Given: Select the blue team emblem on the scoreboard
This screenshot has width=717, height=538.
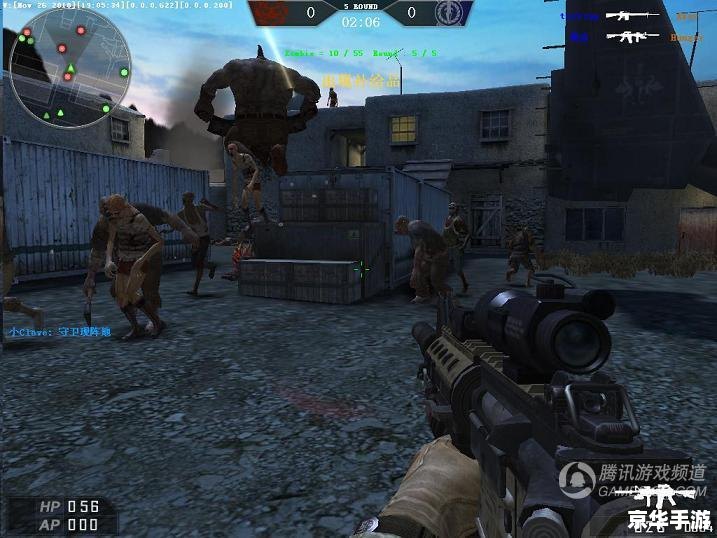Looking at the screenshot, I should (449, 13).
